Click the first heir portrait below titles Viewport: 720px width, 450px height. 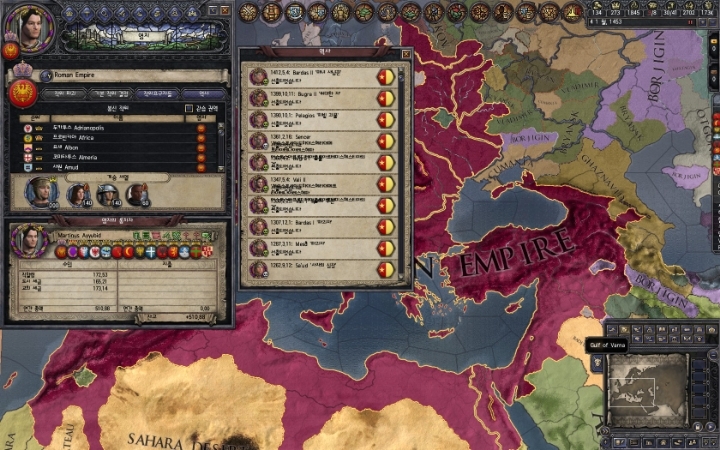pos(41,190)
